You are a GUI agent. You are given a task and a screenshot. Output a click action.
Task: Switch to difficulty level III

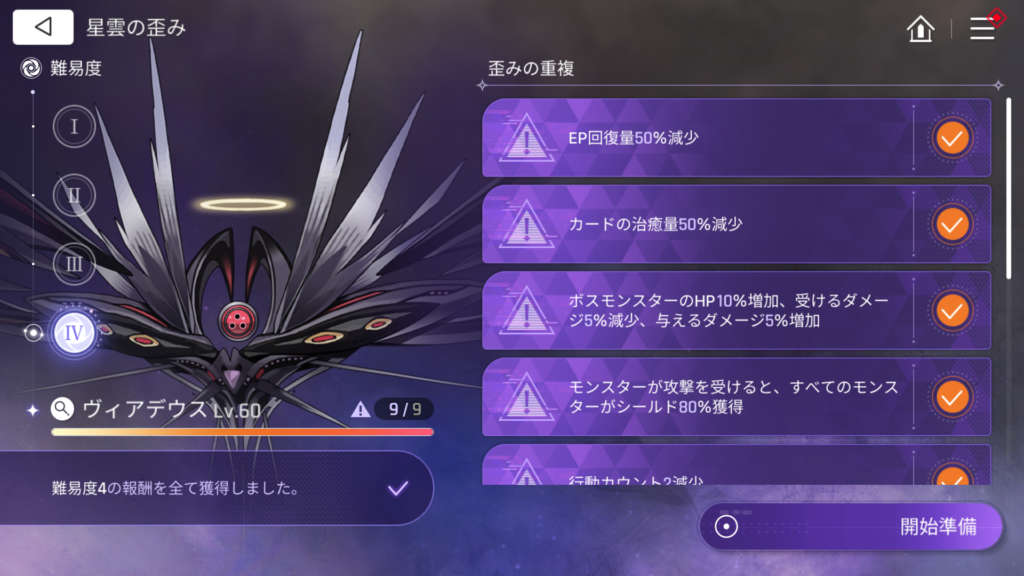tap(74, 264)
